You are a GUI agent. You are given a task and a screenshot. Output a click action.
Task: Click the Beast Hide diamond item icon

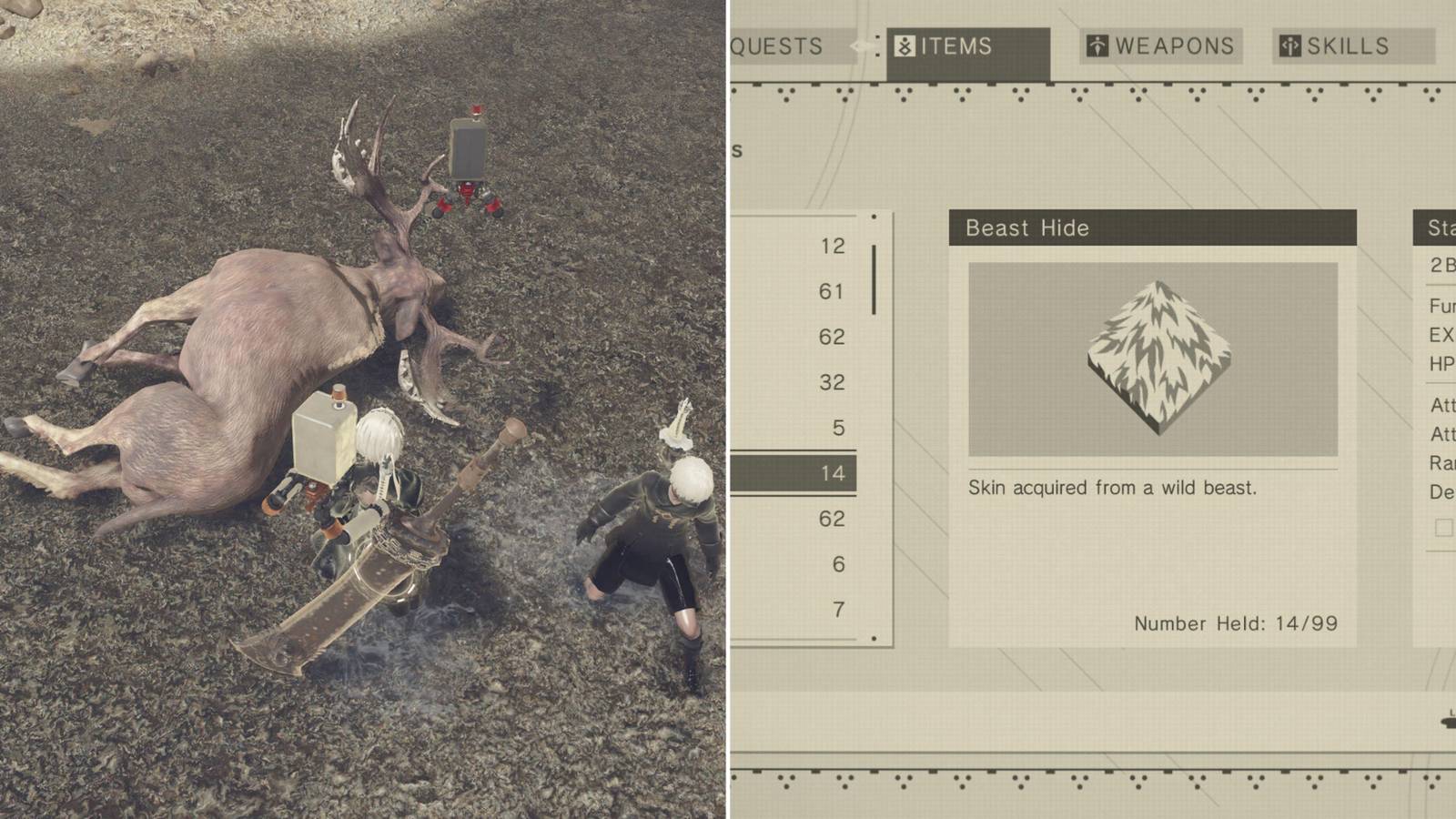click(x=1158, y=355)
